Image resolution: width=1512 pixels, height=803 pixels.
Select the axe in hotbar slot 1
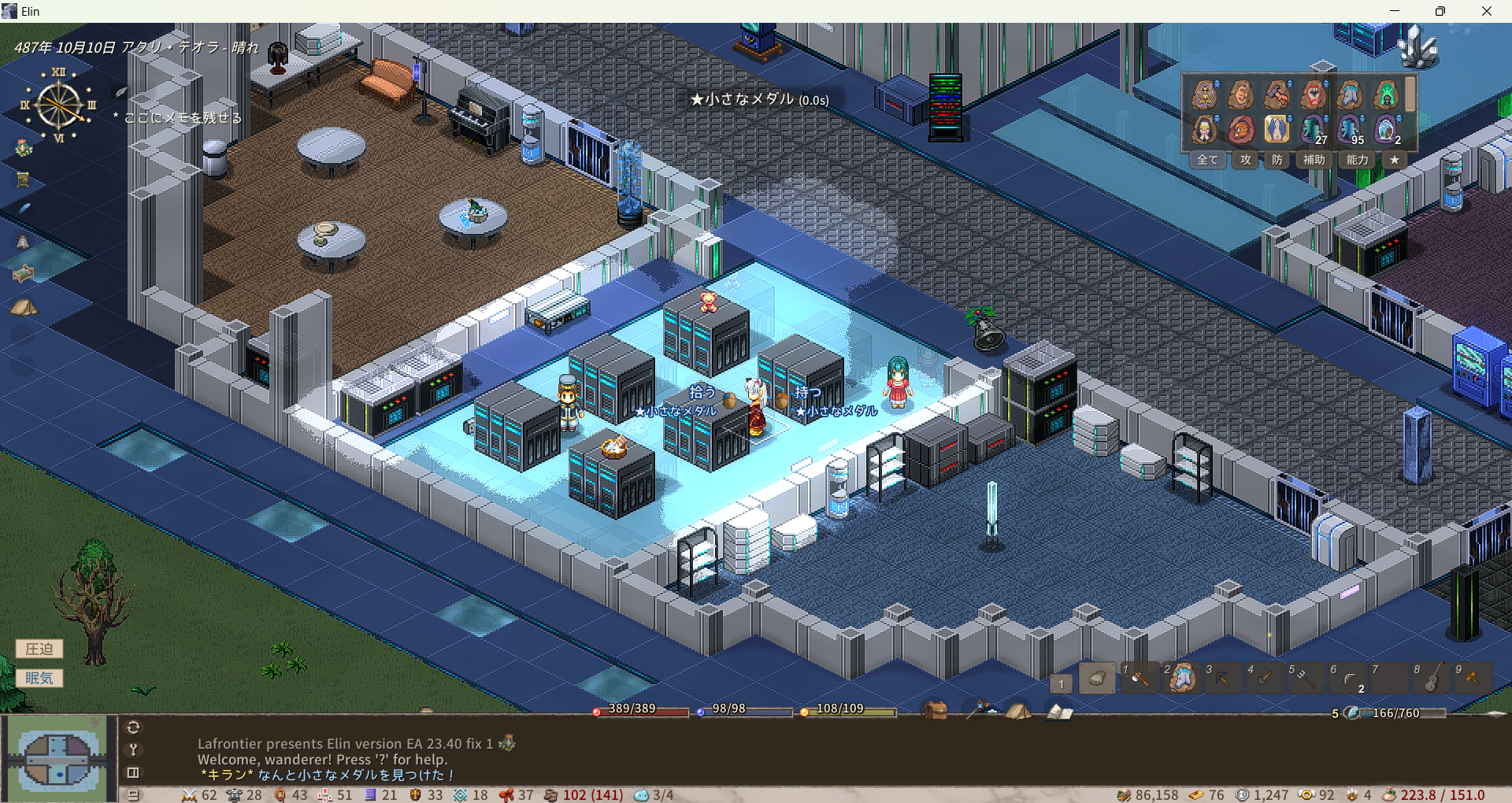pyautogui.click(x=1140, y=678)
